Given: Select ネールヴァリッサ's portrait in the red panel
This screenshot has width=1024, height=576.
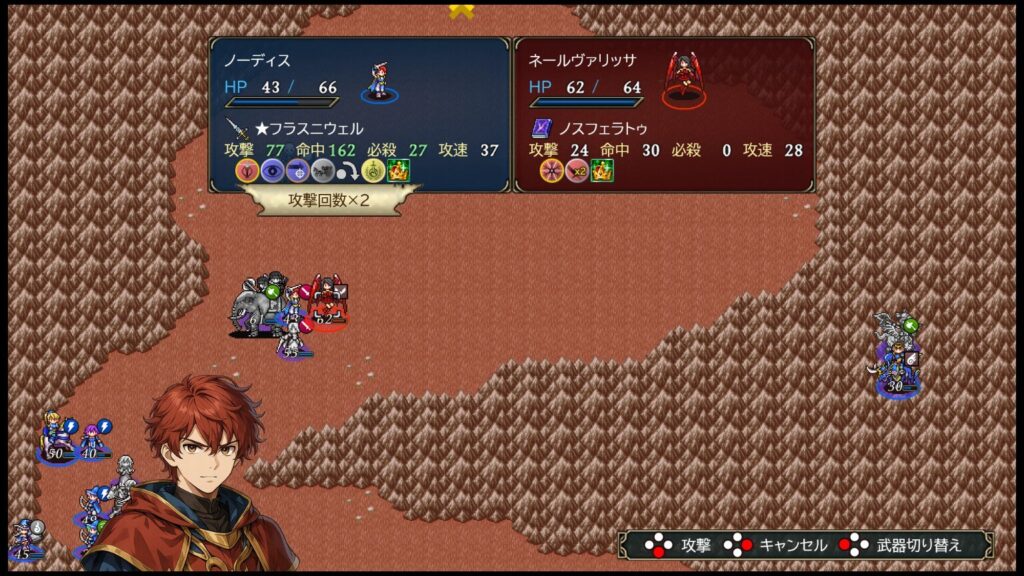Looking at the screenshot, I should point(684,78).
